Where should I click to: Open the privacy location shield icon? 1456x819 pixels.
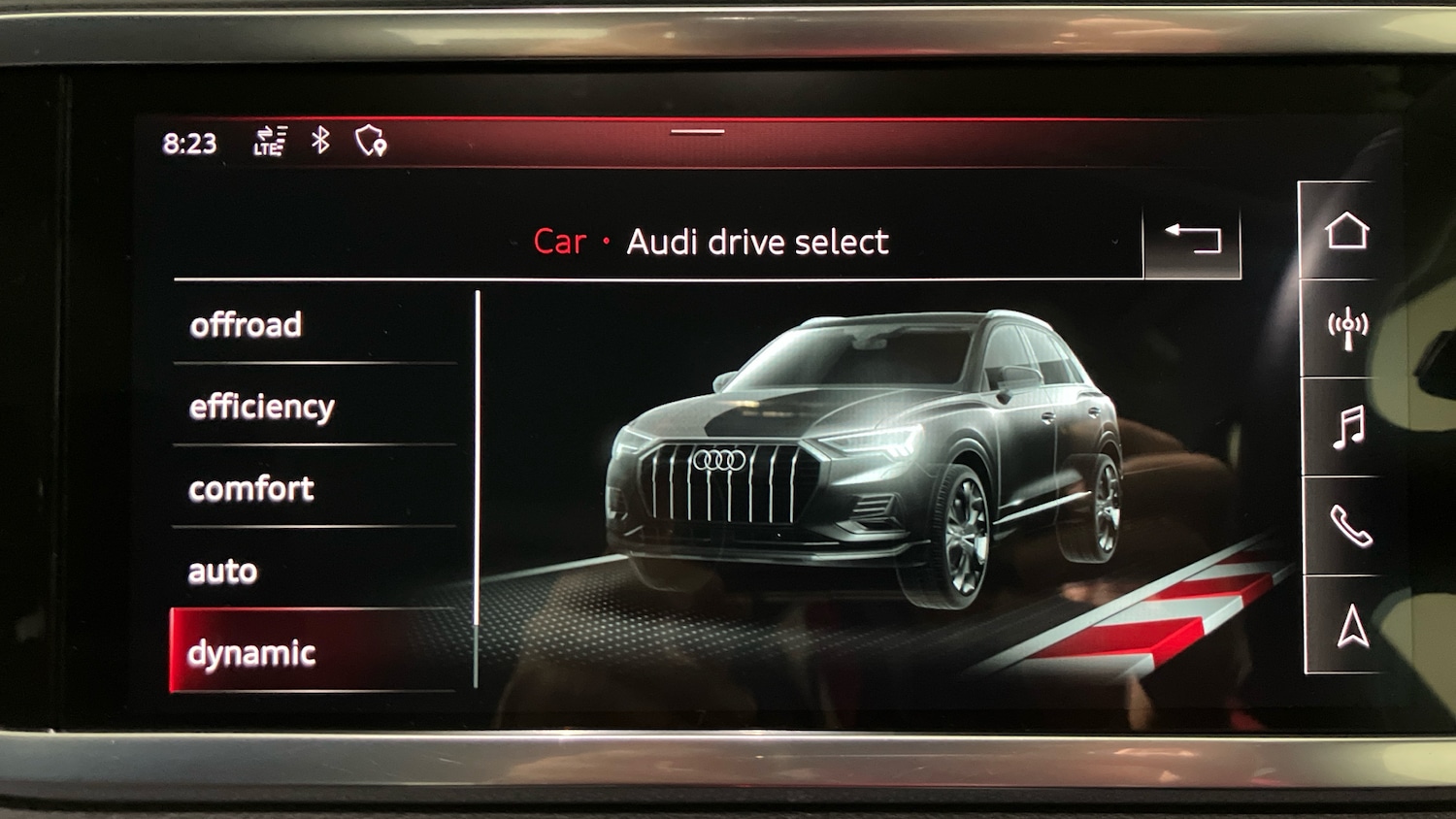369,143
